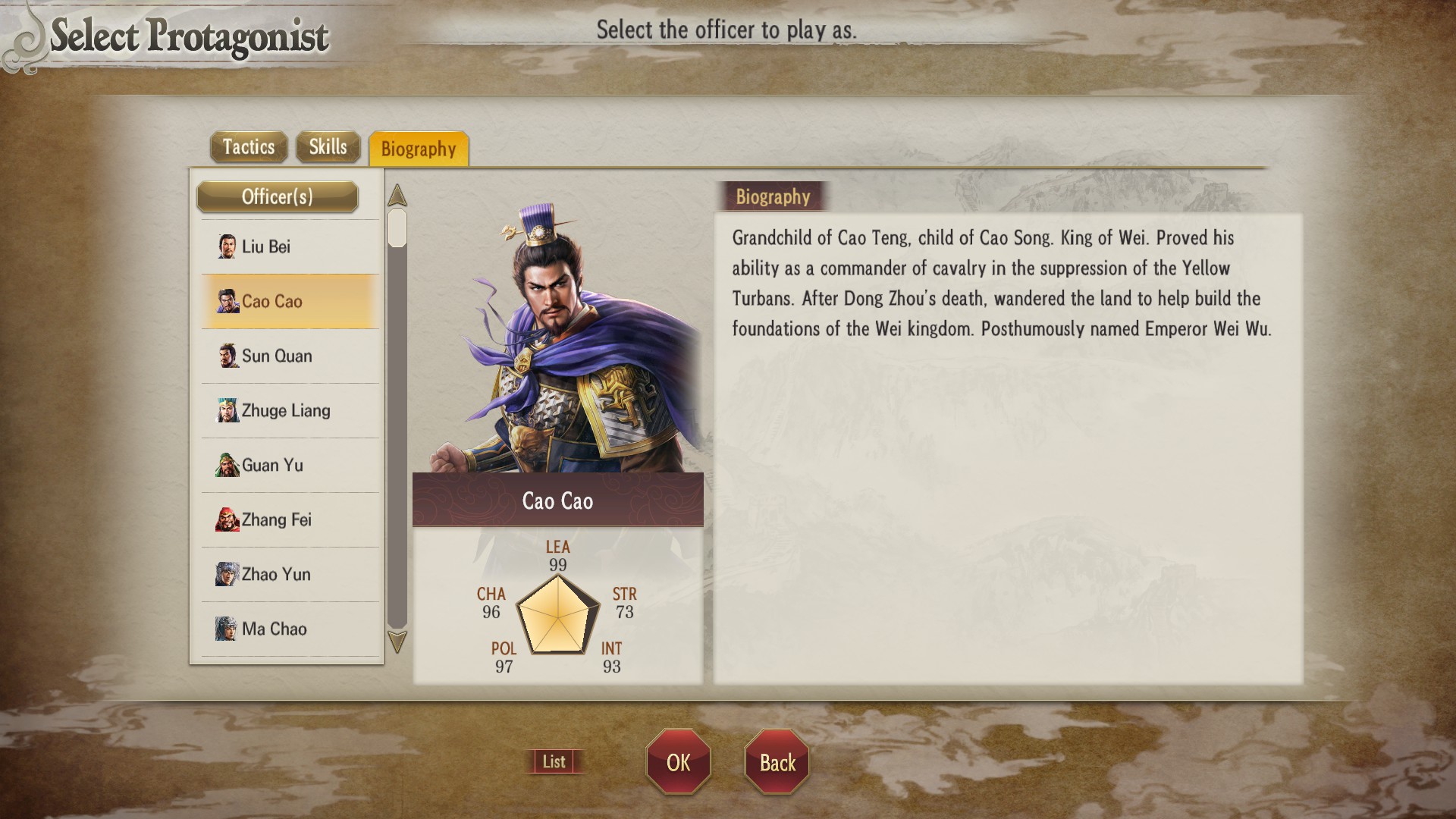Open the Skills tab
Screen dimensions: 1456x819
[x=328, y=147]
